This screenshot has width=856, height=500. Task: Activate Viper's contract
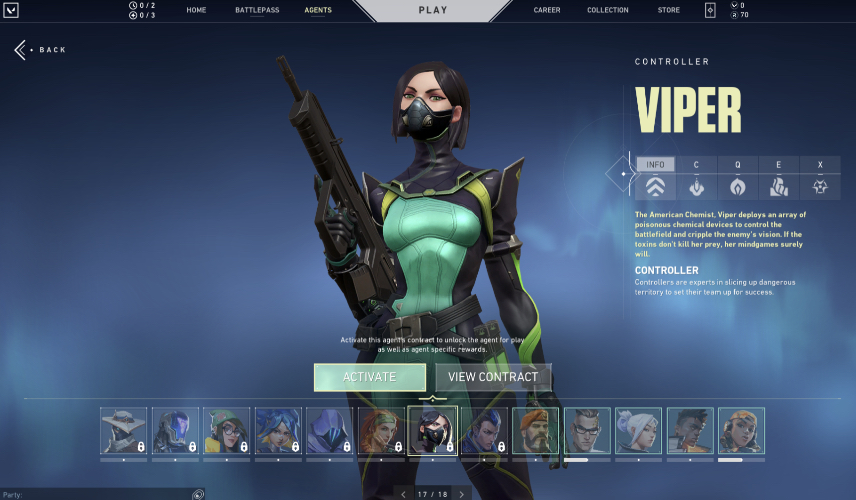(370, 377)
